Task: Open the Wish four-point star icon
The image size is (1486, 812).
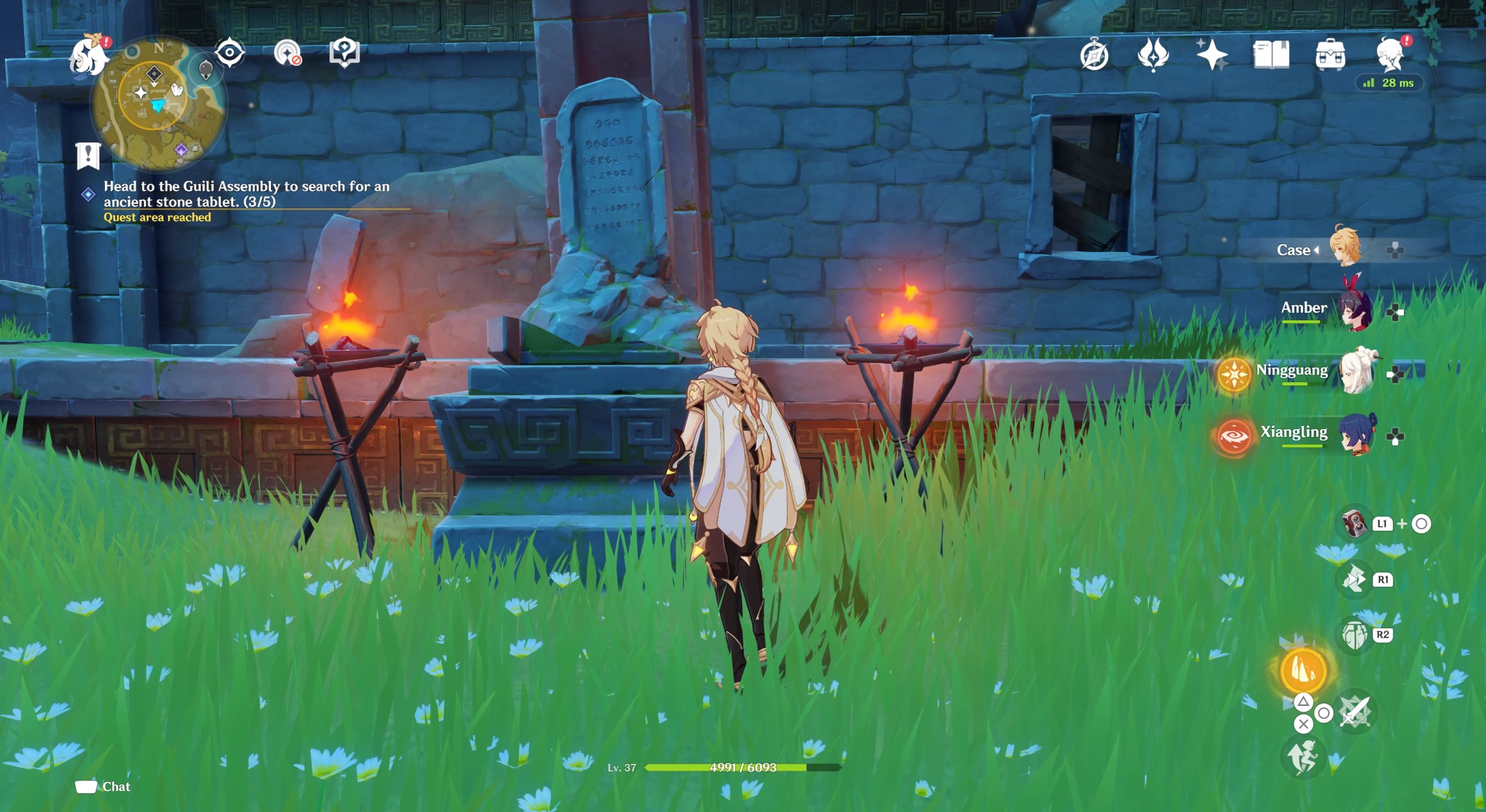Action: pyautogui.click(x=1211, y=55)
